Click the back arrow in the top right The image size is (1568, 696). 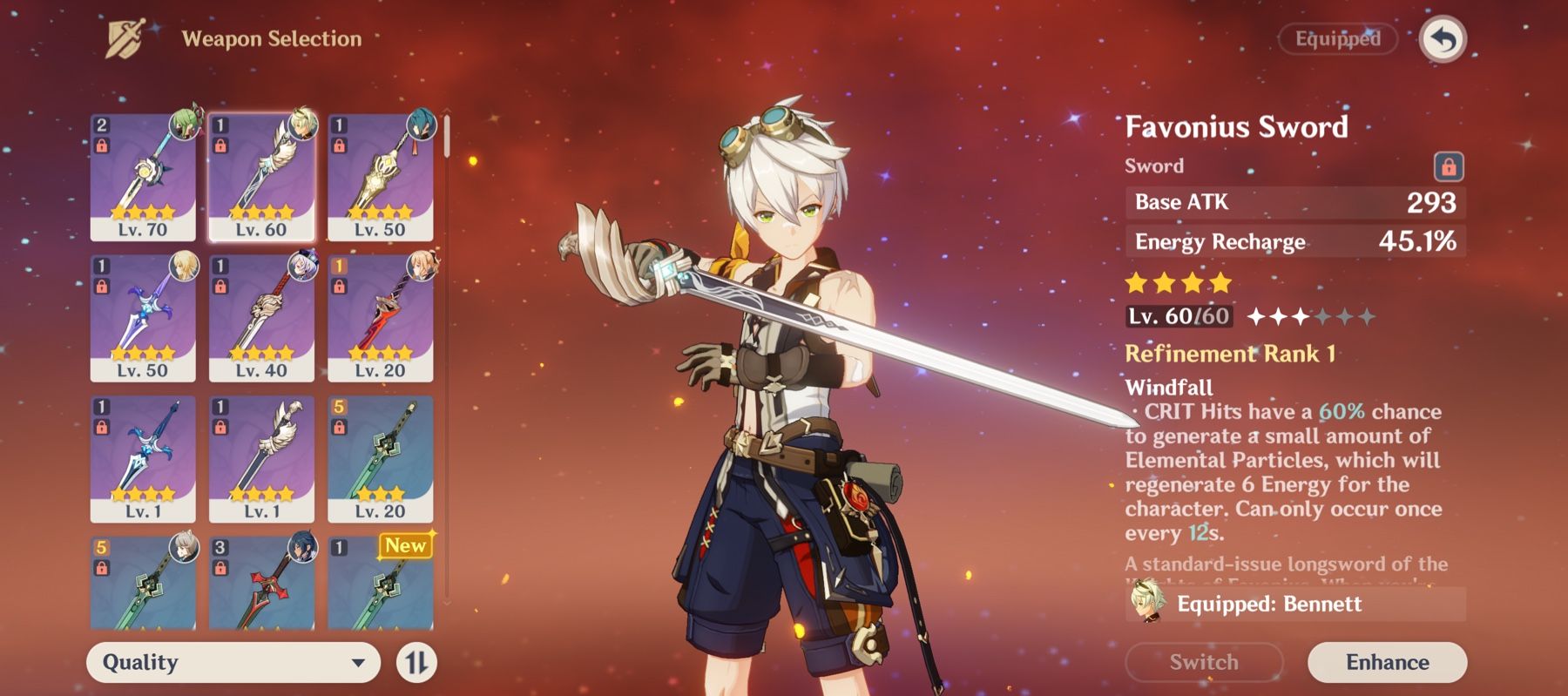(1445, 38)
